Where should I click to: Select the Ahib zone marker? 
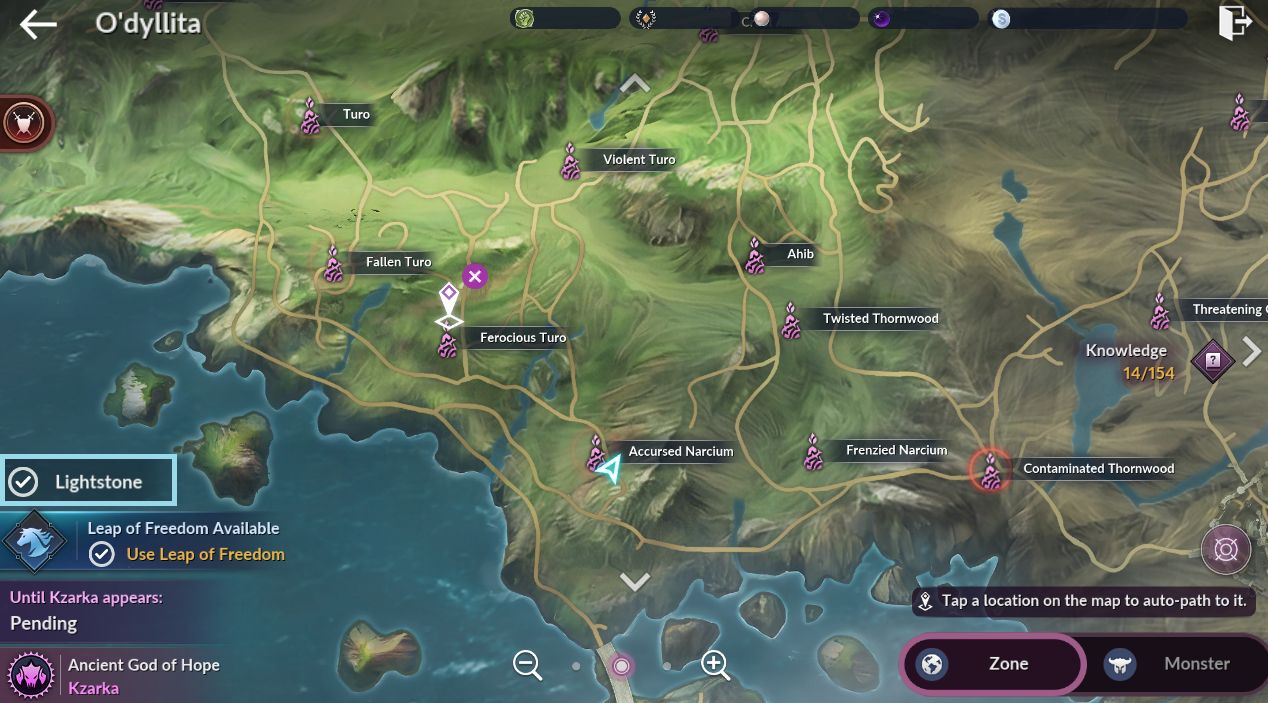click(756, 256)
